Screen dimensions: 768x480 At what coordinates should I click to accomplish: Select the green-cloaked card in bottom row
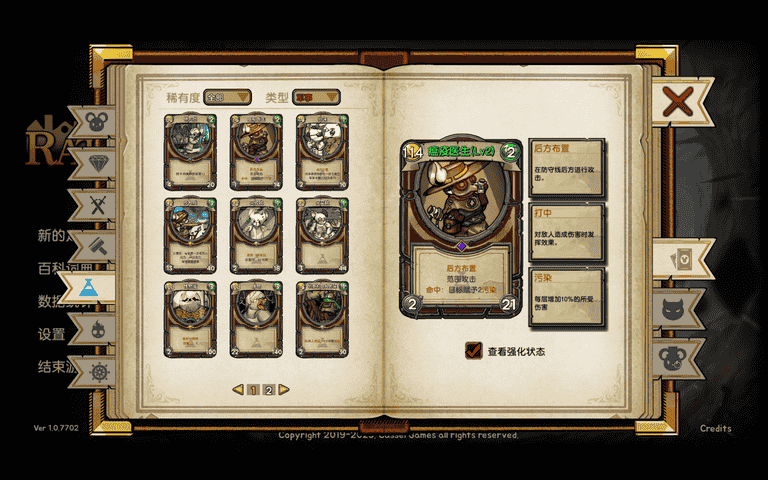(x=321, y=319)
